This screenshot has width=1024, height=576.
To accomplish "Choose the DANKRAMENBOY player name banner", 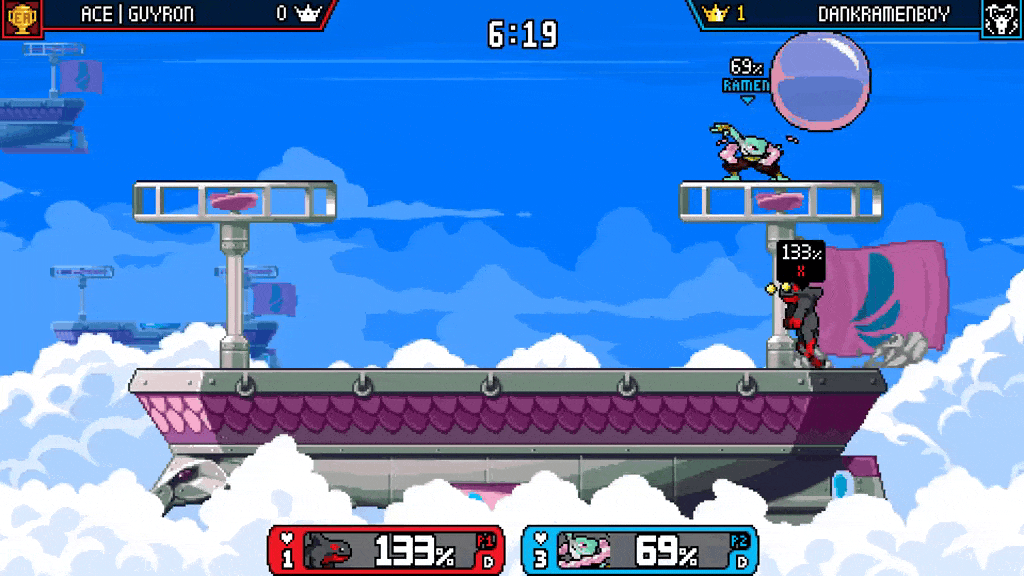I will pyautogui.click(x=883, y=14).
